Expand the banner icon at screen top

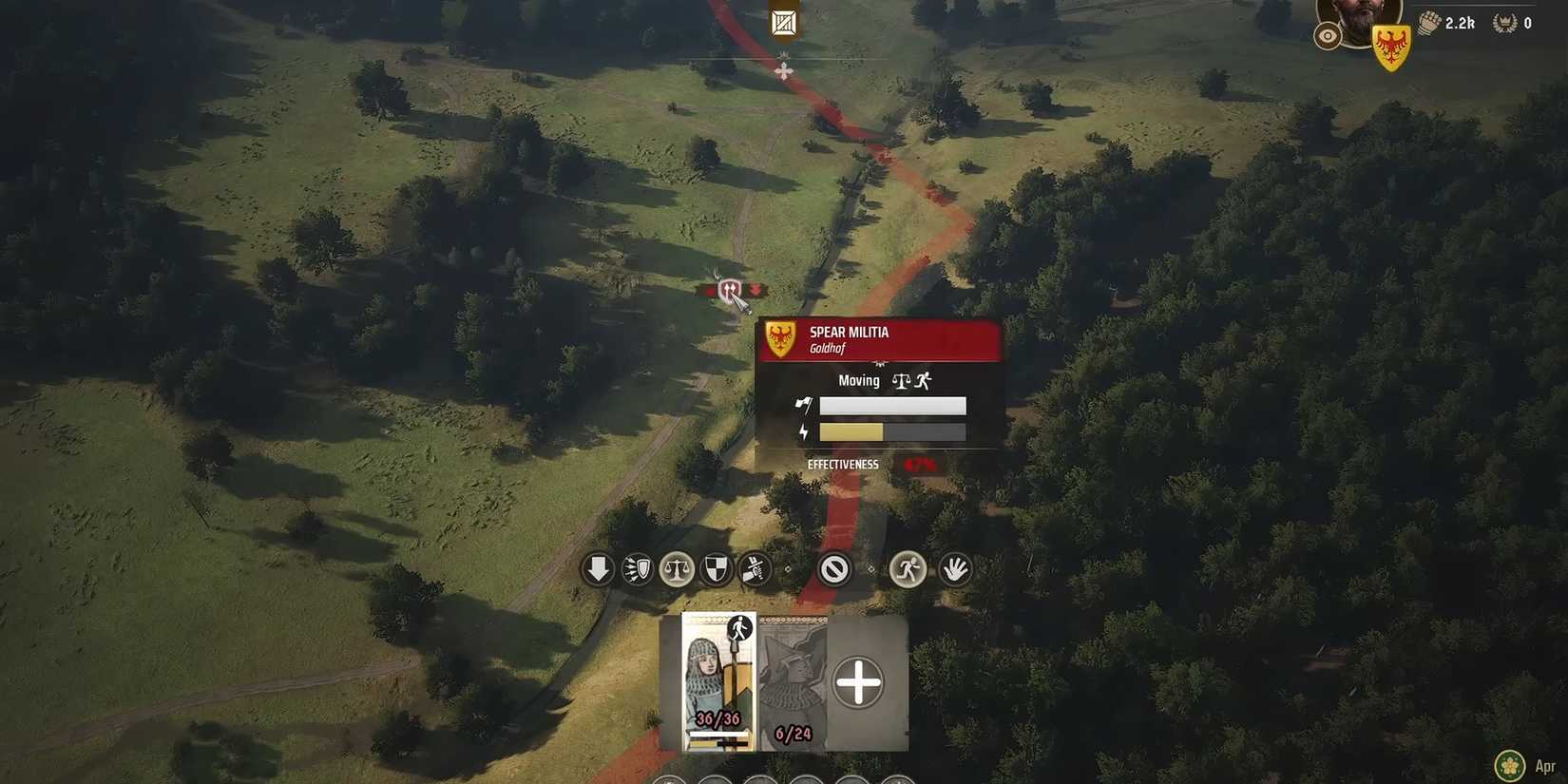(x=782, y=21)
